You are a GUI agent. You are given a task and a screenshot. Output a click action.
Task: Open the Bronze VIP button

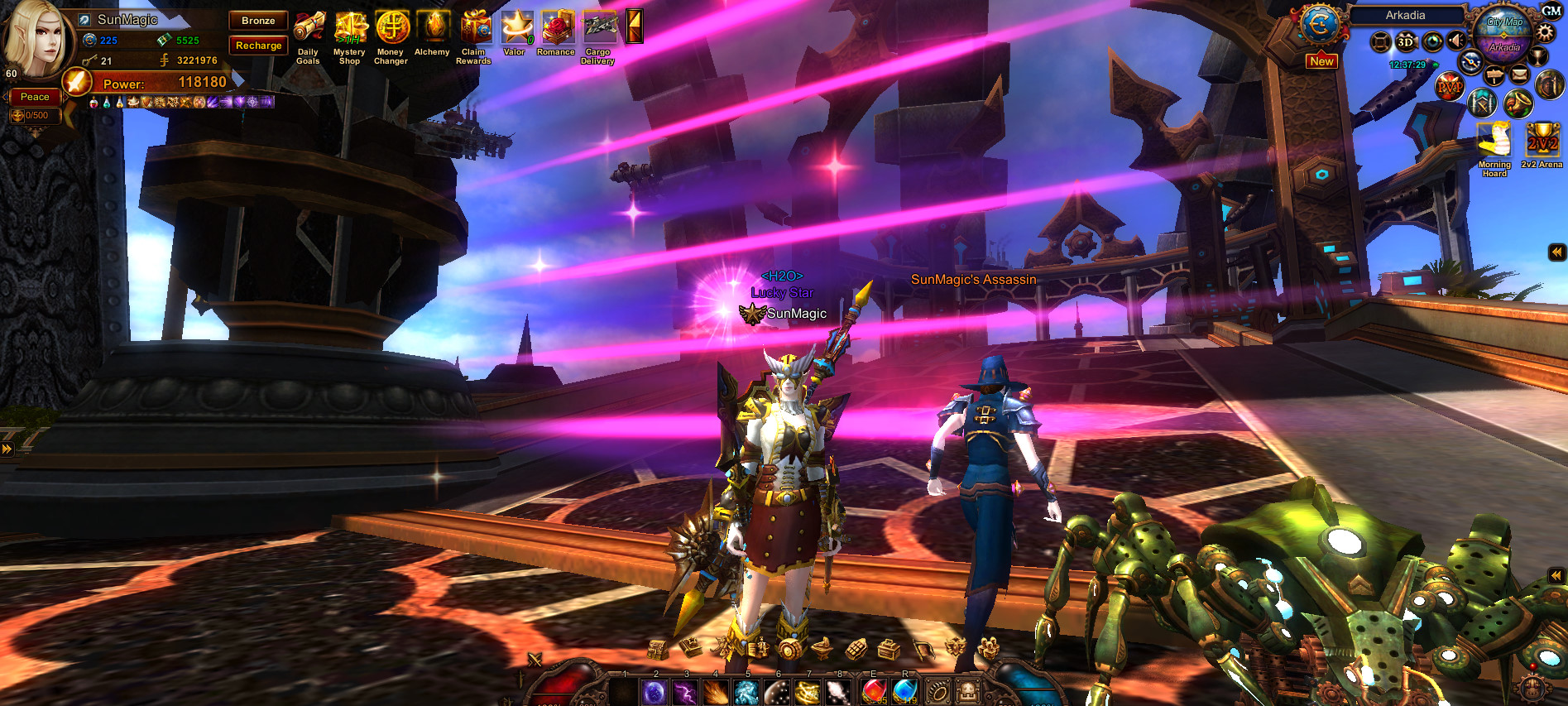(x=258, y=21)
